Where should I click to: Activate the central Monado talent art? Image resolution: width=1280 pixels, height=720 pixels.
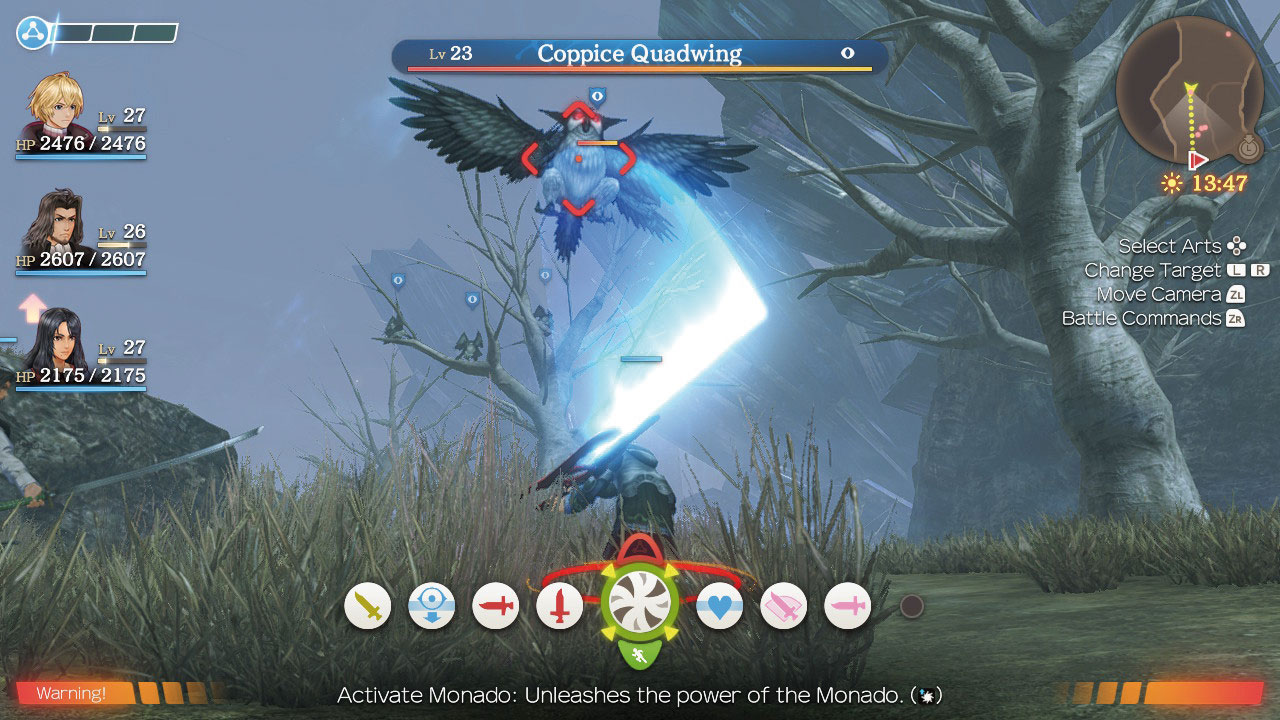639,606
